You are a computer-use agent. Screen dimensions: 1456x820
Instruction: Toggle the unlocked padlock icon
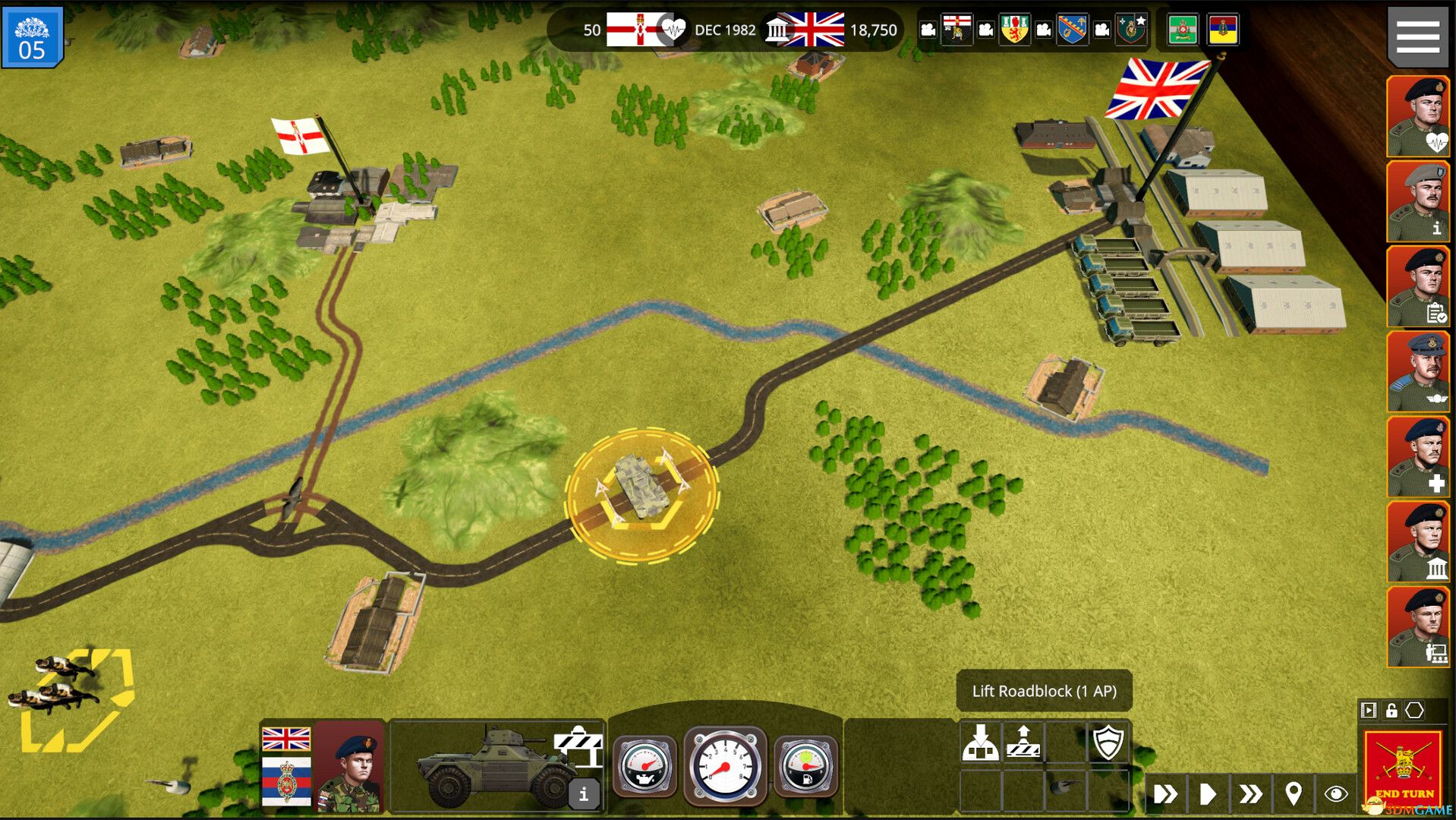1391,711
